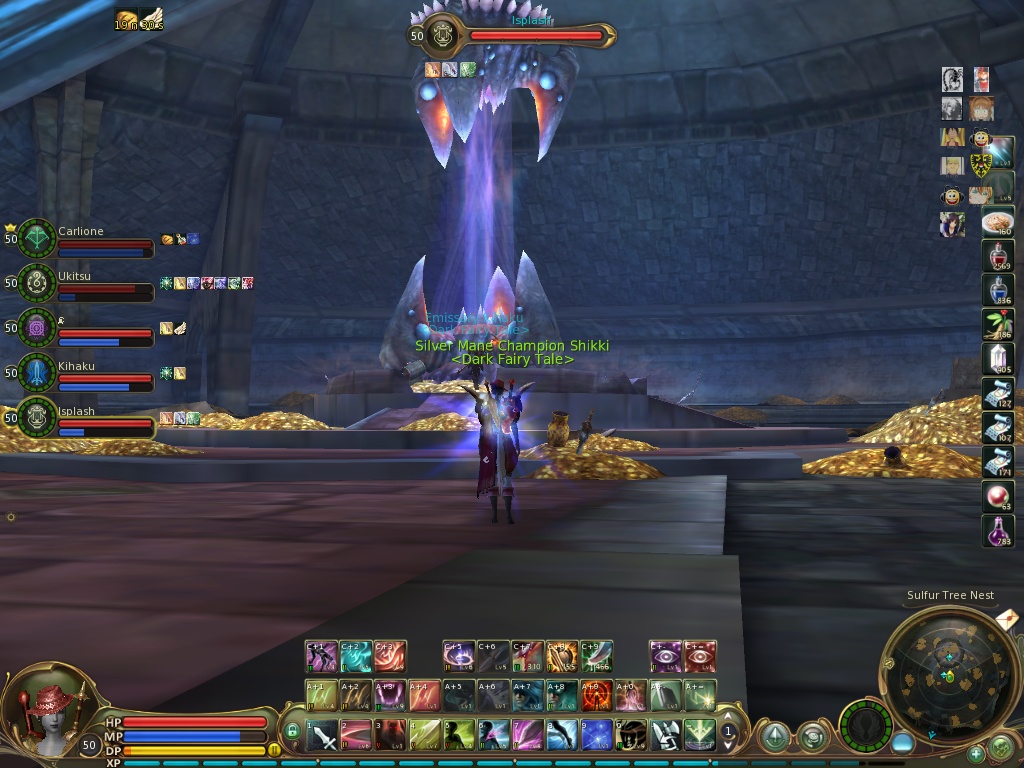The width and height of the screenshot is (1024, 768).
Task: Use the white crystal item
Action: [x=998, y=359]
